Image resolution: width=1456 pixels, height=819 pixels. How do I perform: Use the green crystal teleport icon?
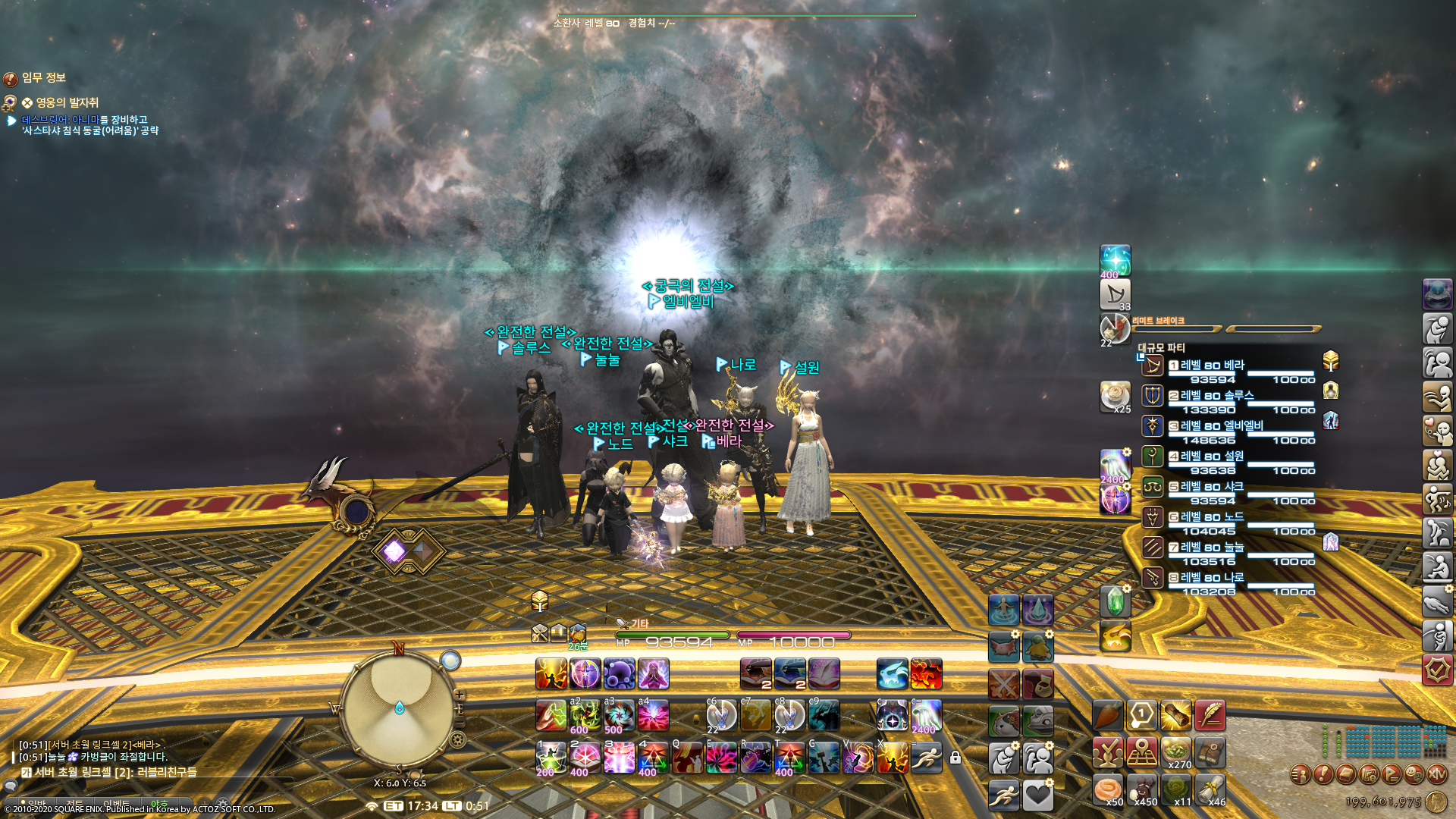[1115, 602]
